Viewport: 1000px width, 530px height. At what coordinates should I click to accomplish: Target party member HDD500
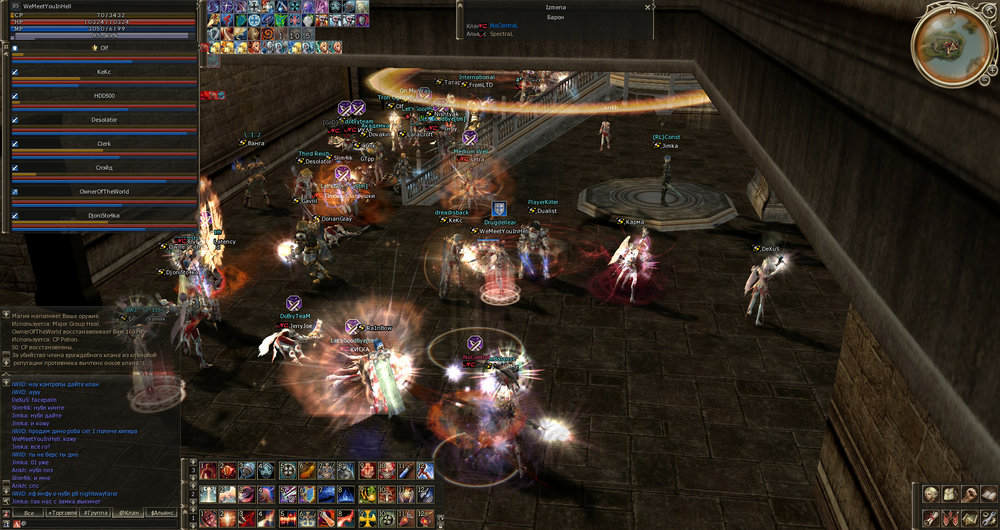click(x=104, y=96)
